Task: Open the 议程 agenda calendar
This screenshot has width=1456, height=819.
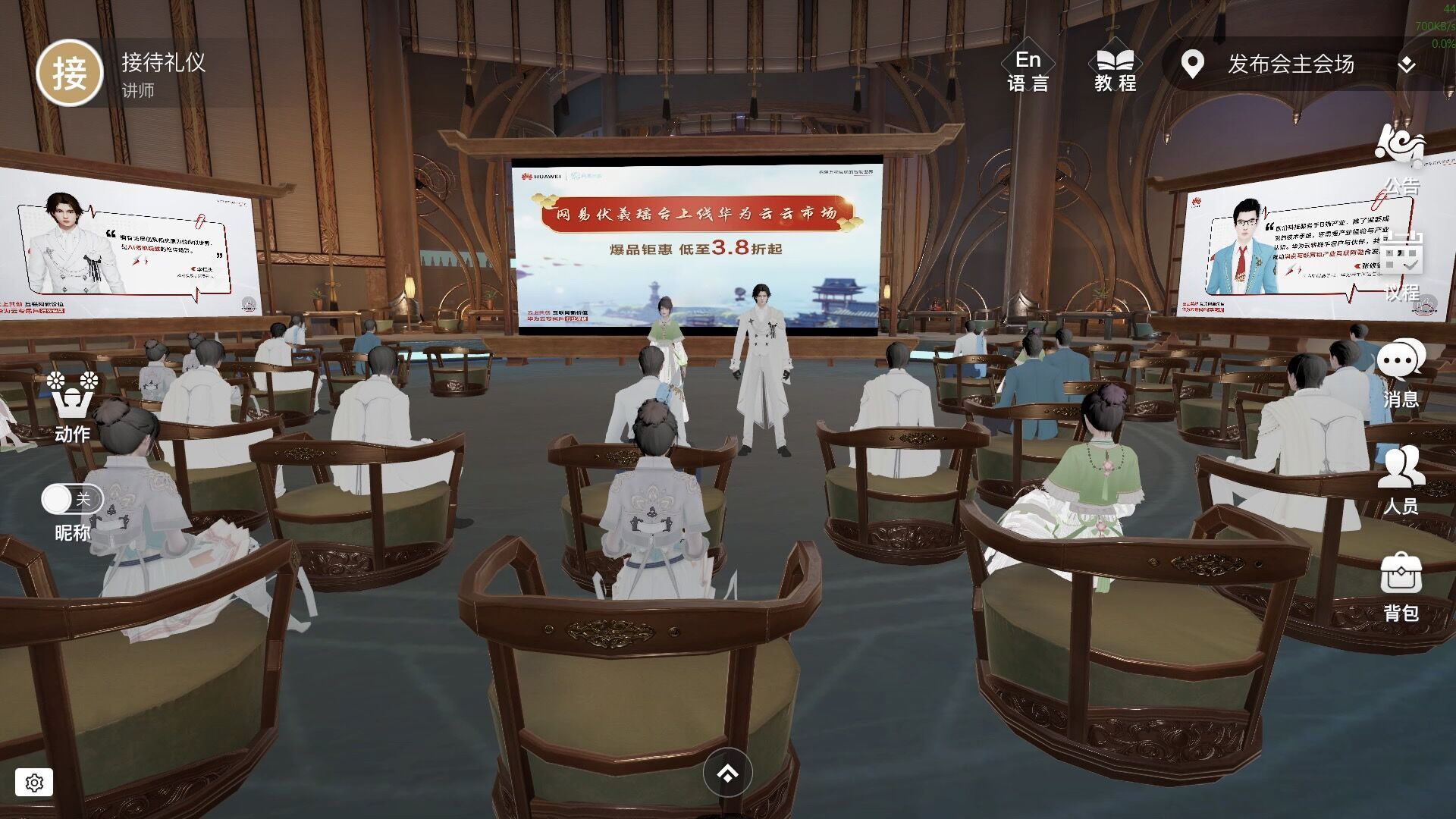Action: click(1401, 265)
